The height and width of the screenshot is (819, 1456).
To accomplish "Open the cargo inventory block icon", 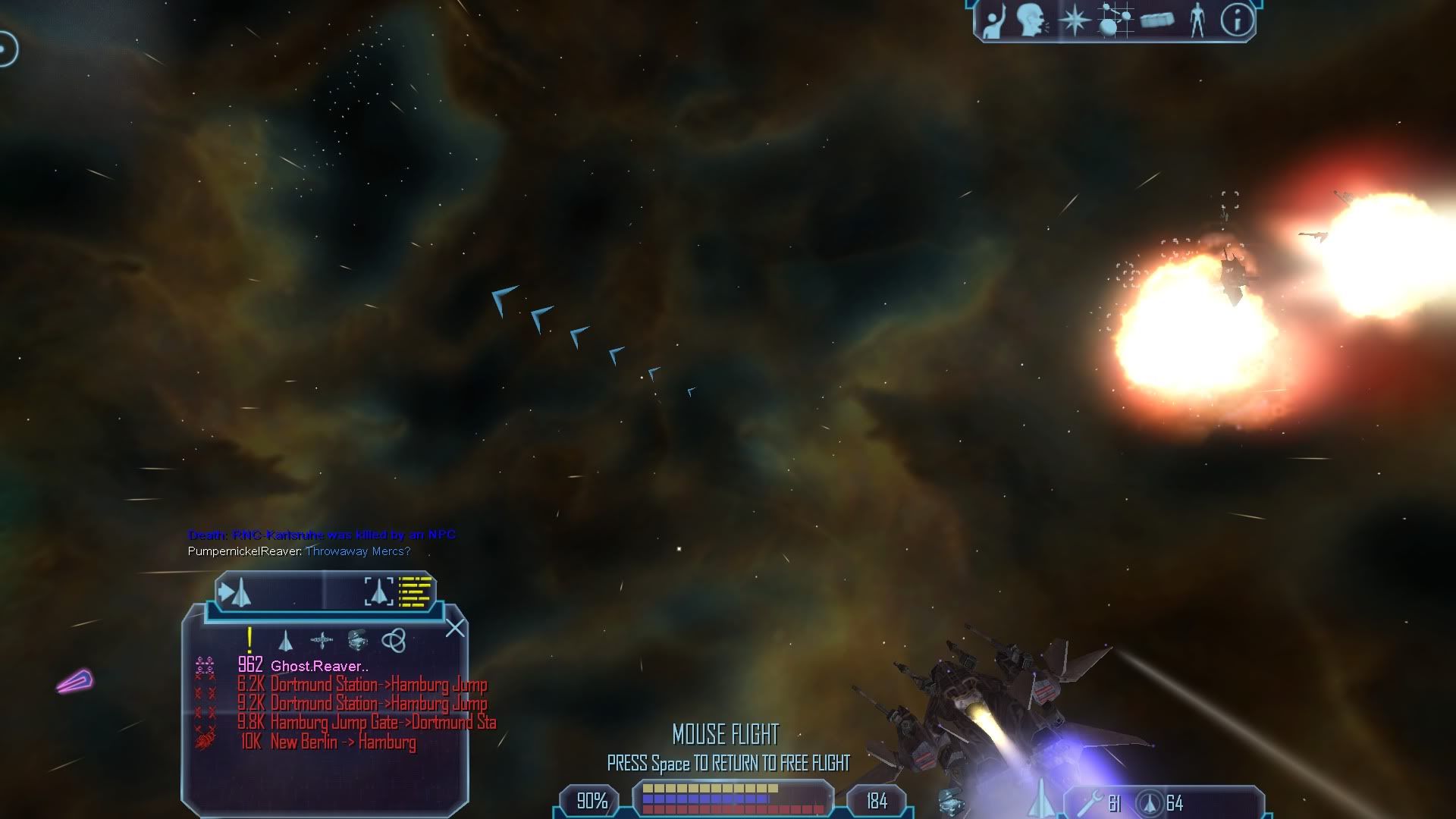I will click(1156, 20).
